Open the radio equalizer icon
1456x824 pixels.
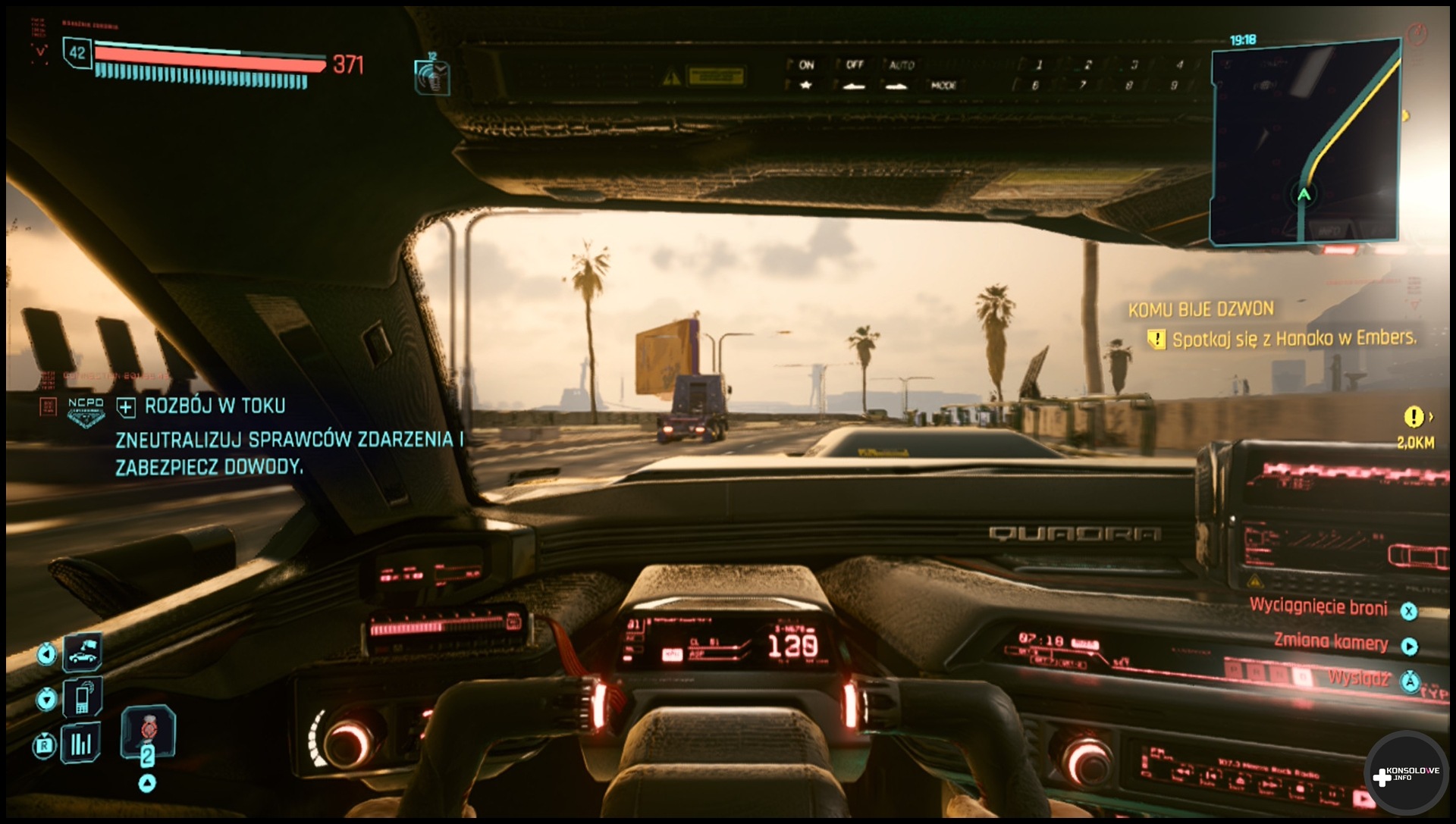point(80,744)
